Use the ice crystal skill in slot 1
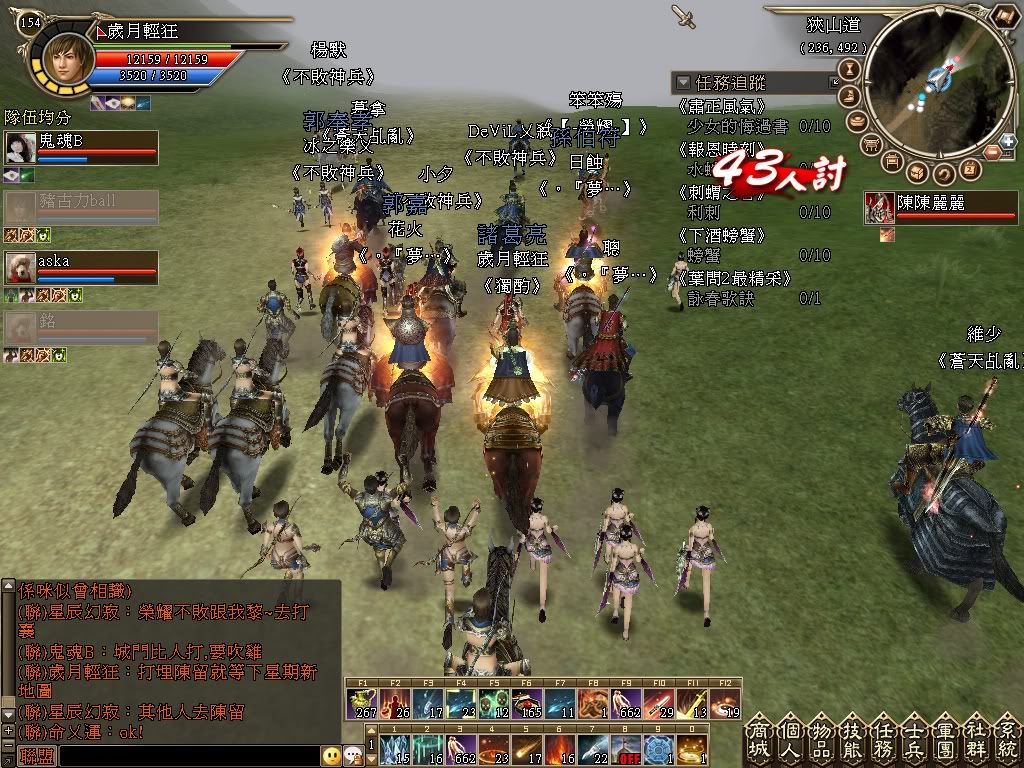The image size is (1024, 768). (395, 749)
